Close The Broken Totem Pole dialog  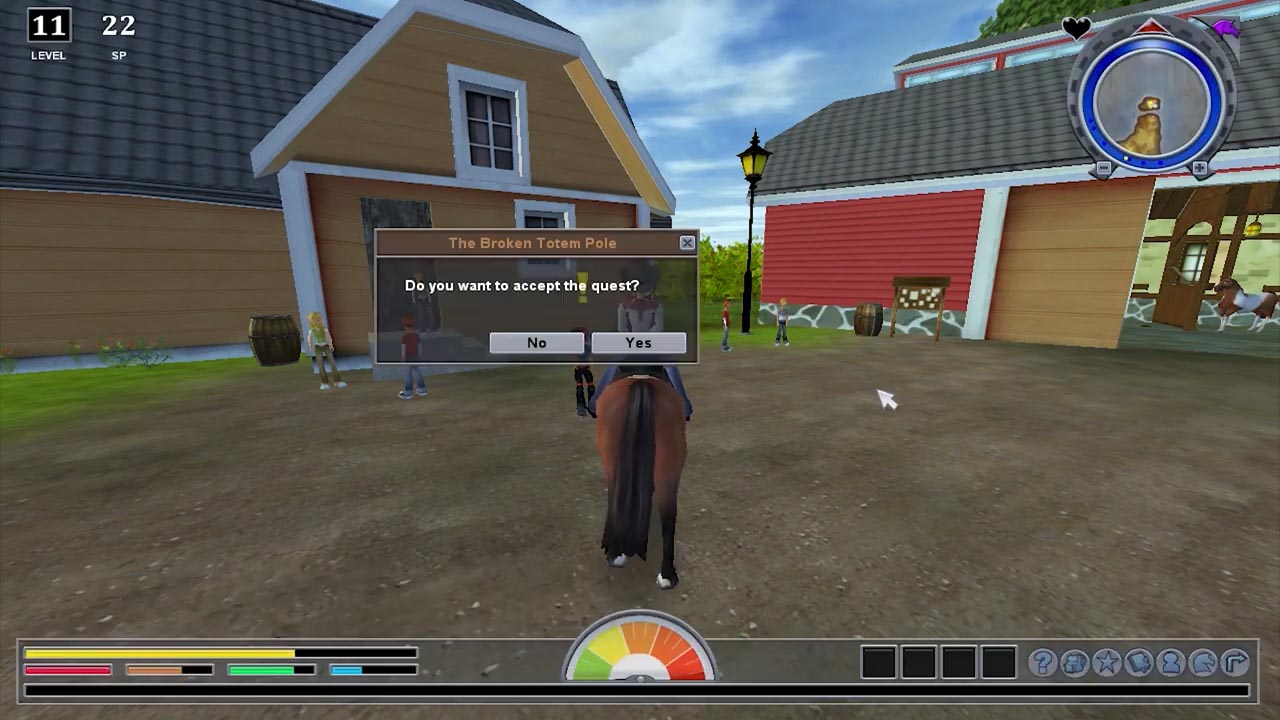pos(687,242)
